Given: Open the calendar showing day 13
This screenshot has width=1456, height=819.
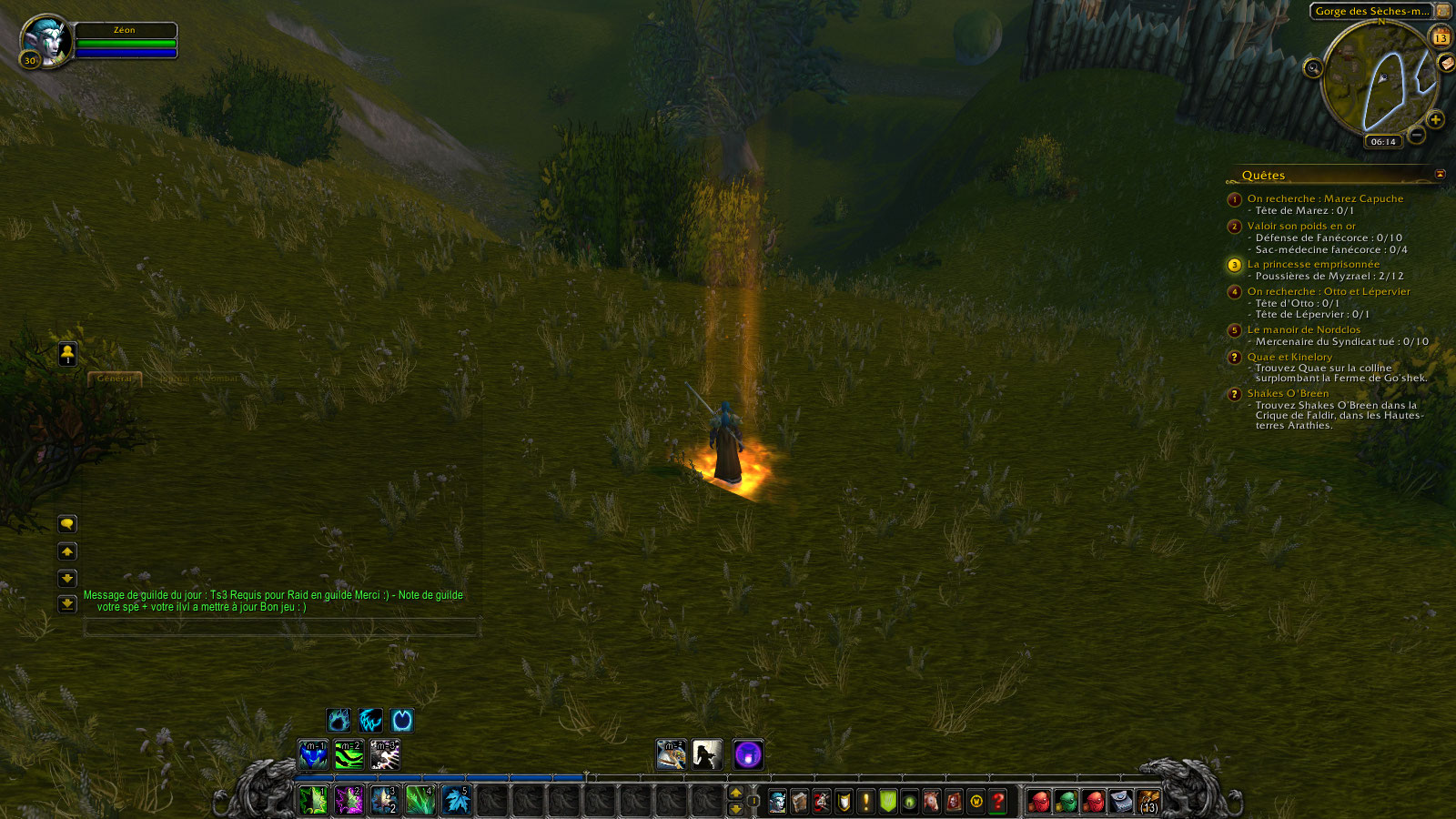Looking at the screenshot, I should click(1441, 37).
